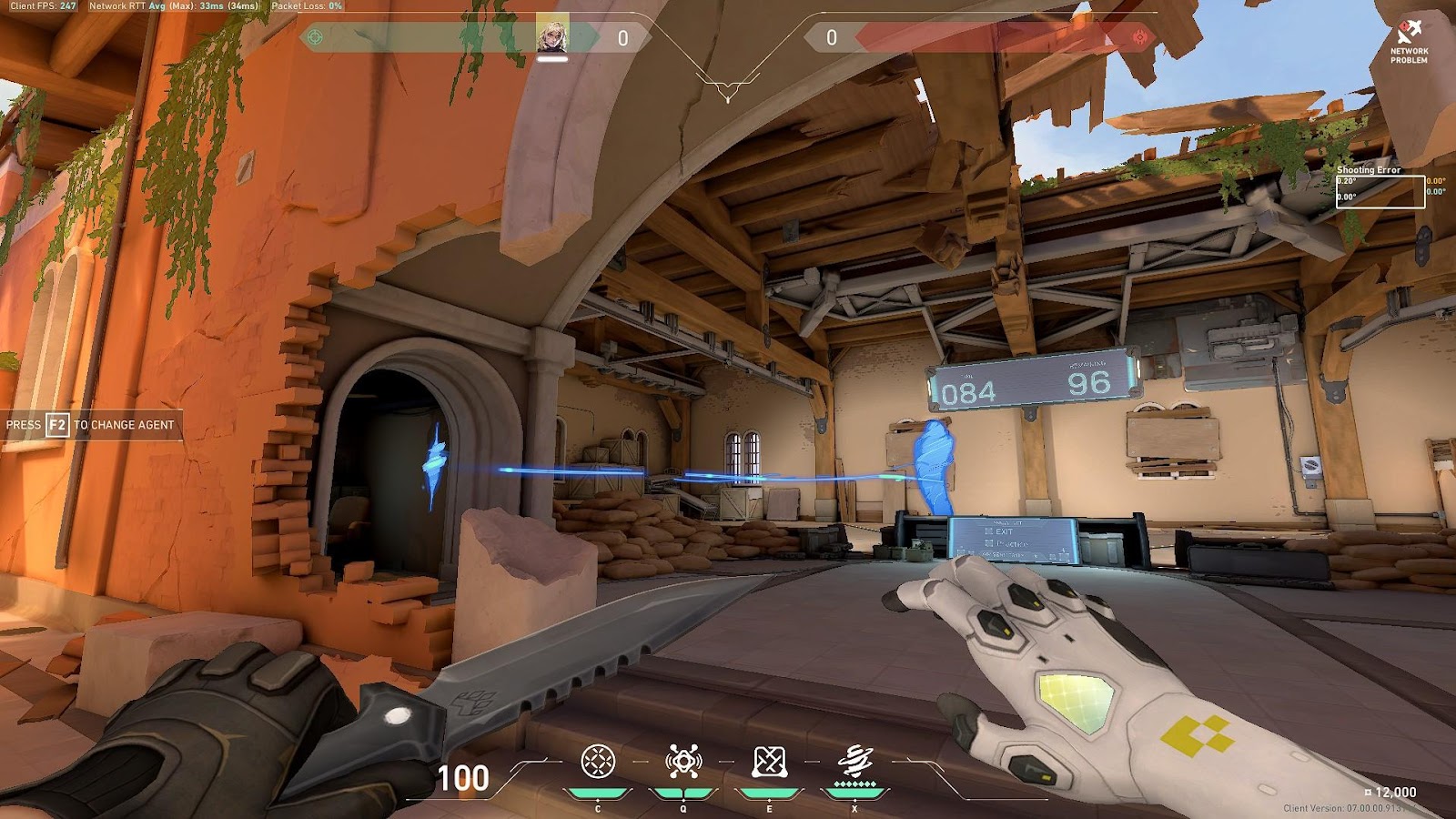Adjust the AIM SENSITIVITY value control
Image resolution: width=1456 pixels, height=819 pixels.
point(1036,556)
